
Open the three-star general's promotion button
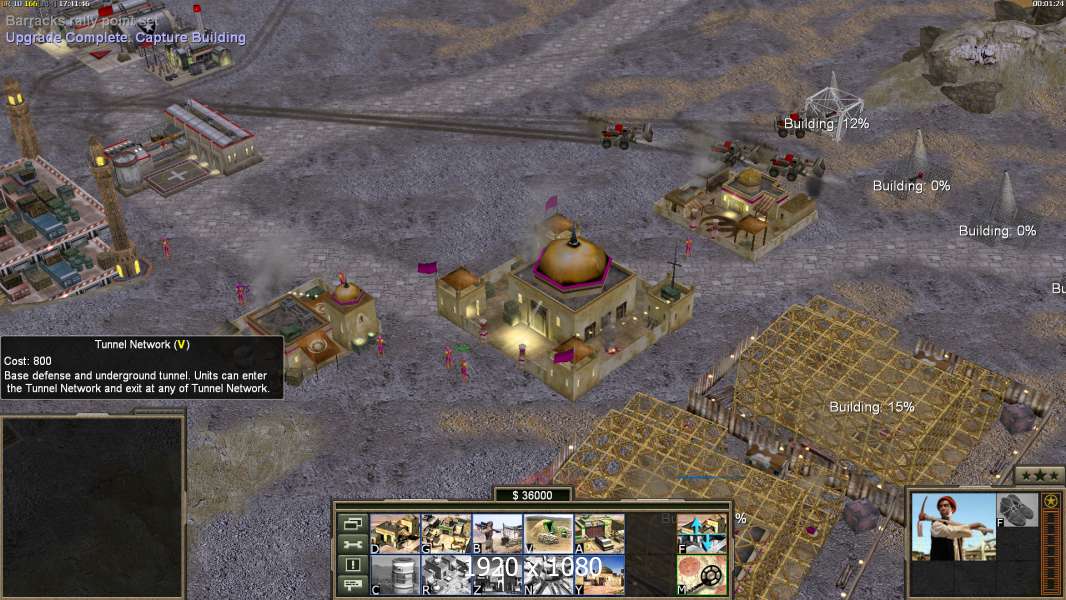pyautogui.click(x=1039, y=475)
